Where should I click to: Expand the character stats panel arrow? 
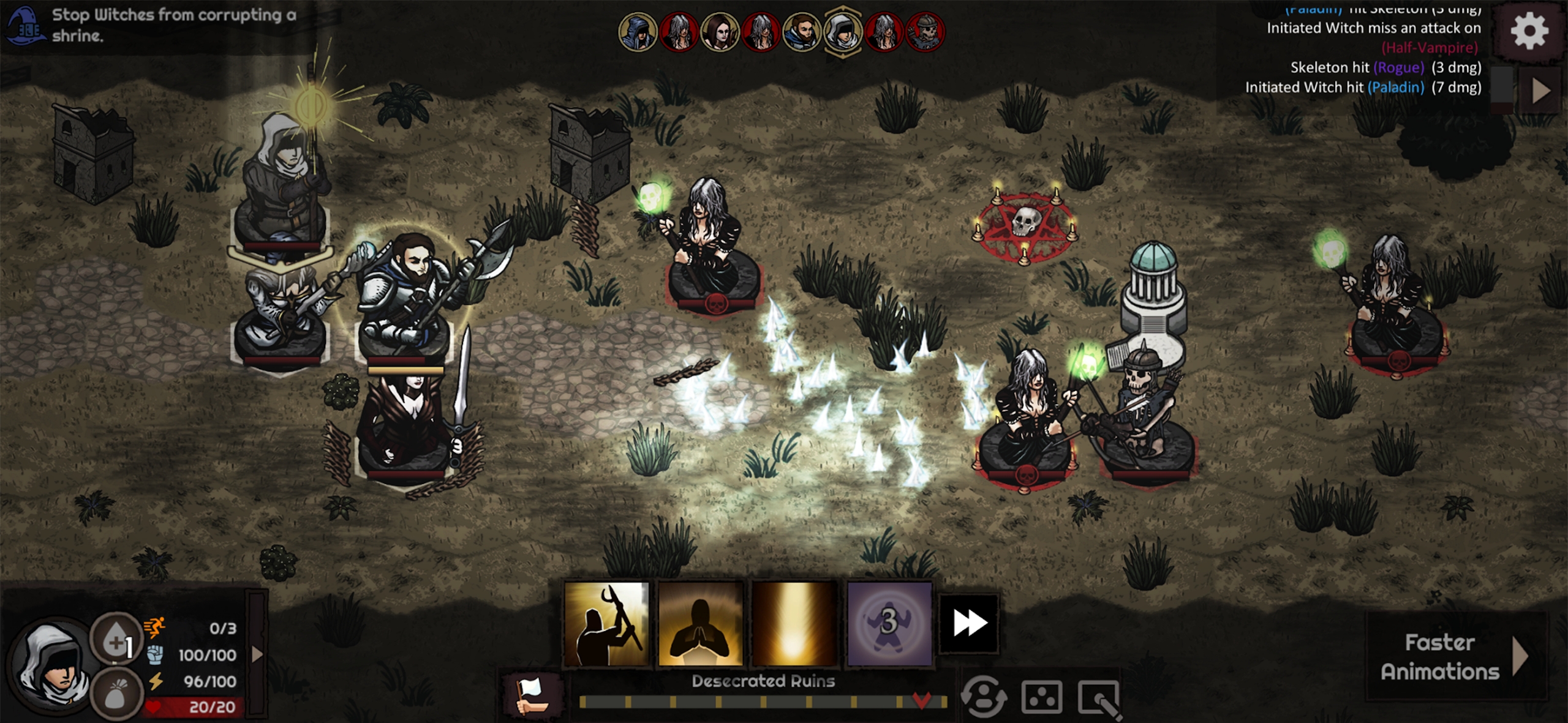[x=258, y=654]
